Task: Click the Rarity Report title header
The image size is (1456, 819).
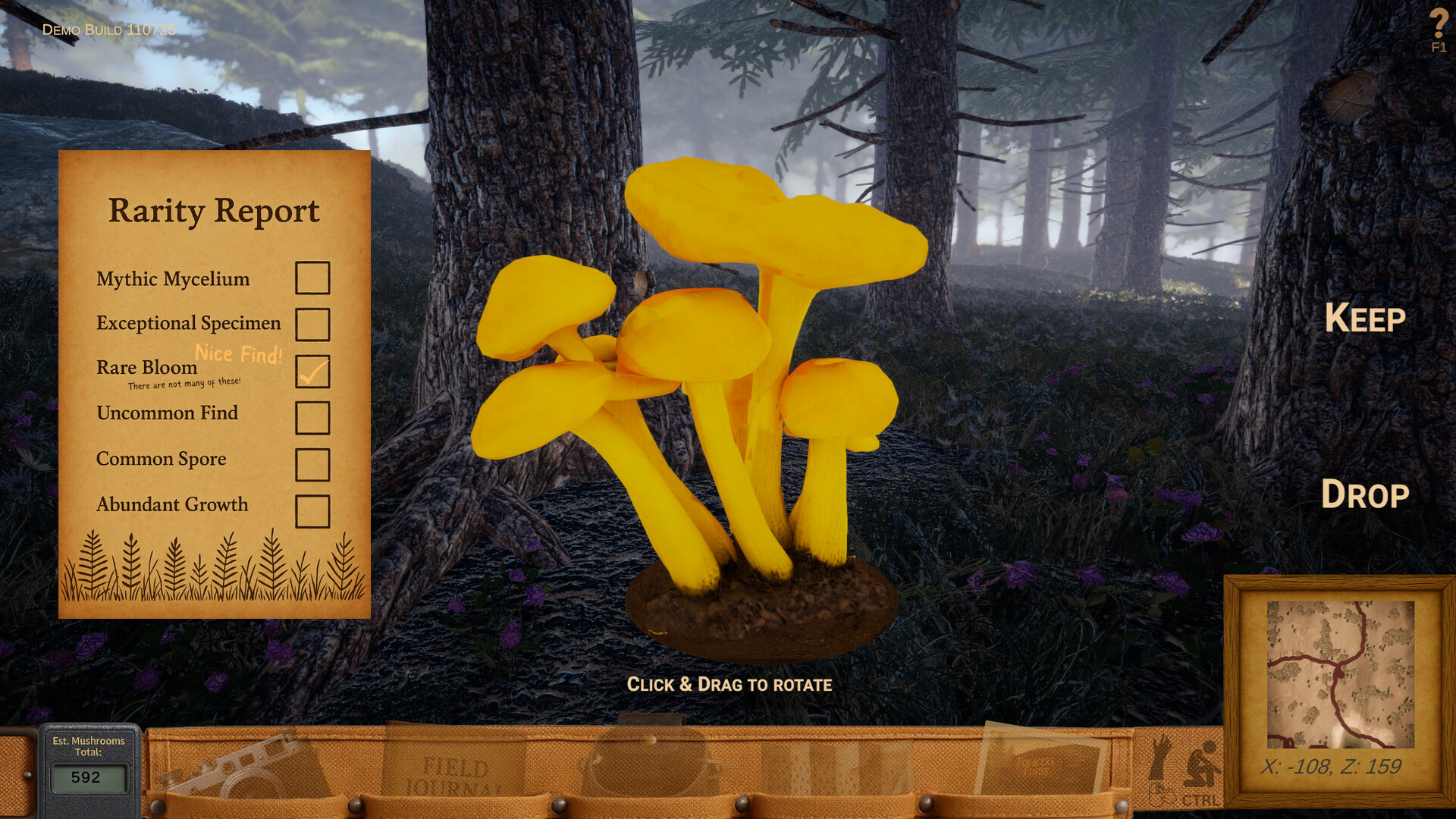Action: tap(215, 211)
